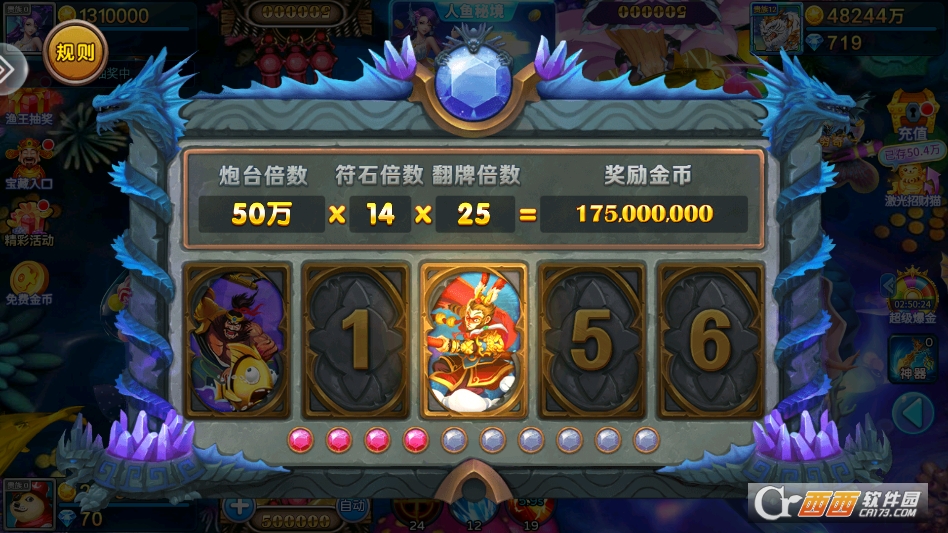Open the 激光招财猫 lucky cat icon
Screen dimensions: 948x533
(x=911, y=184)
